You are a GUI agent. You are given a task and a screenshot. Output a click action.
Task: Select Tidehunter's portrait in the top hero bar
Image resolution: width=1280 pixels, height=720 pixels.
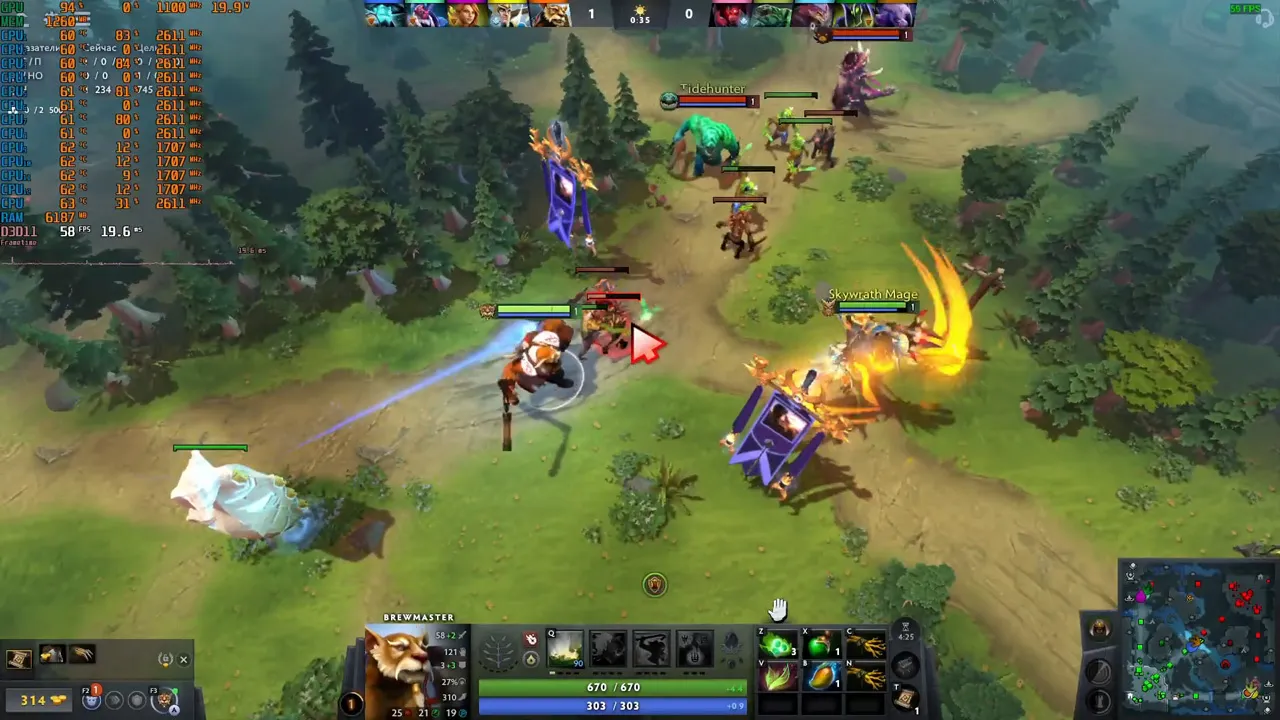tap(772, 14)
